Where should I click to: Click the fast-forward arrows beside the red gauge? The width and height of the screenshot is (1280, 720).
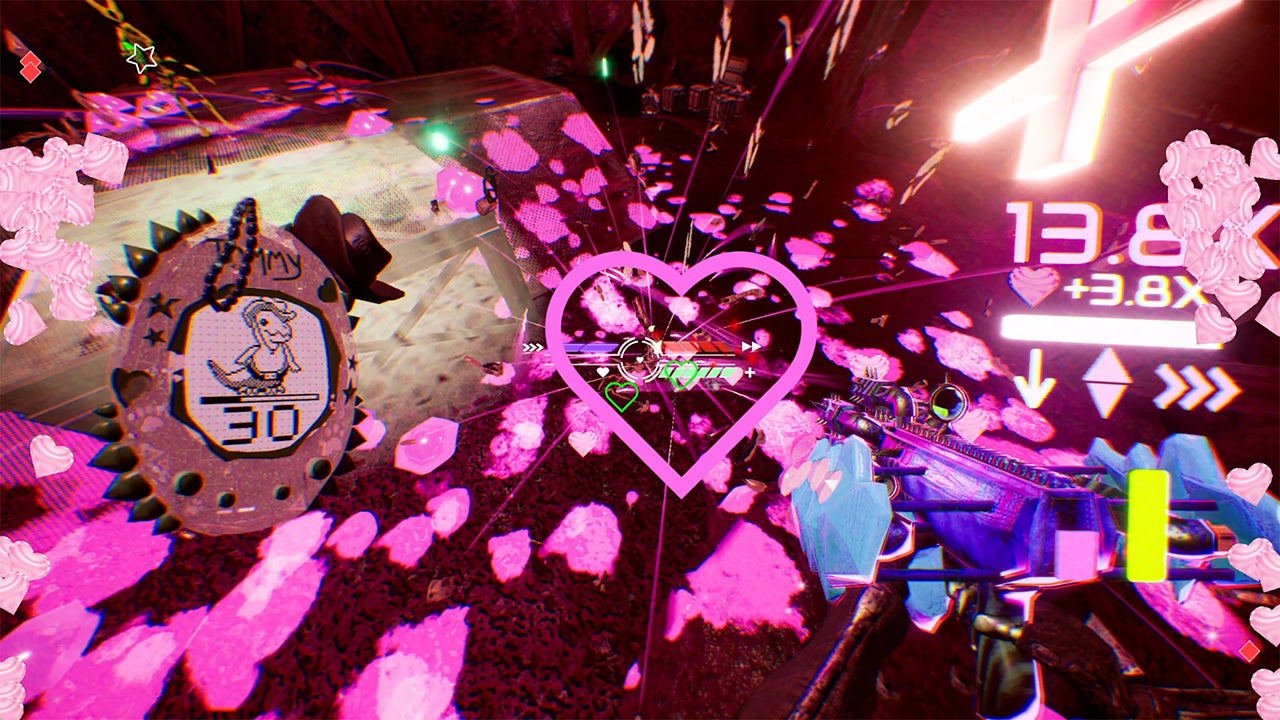point(750,346)
